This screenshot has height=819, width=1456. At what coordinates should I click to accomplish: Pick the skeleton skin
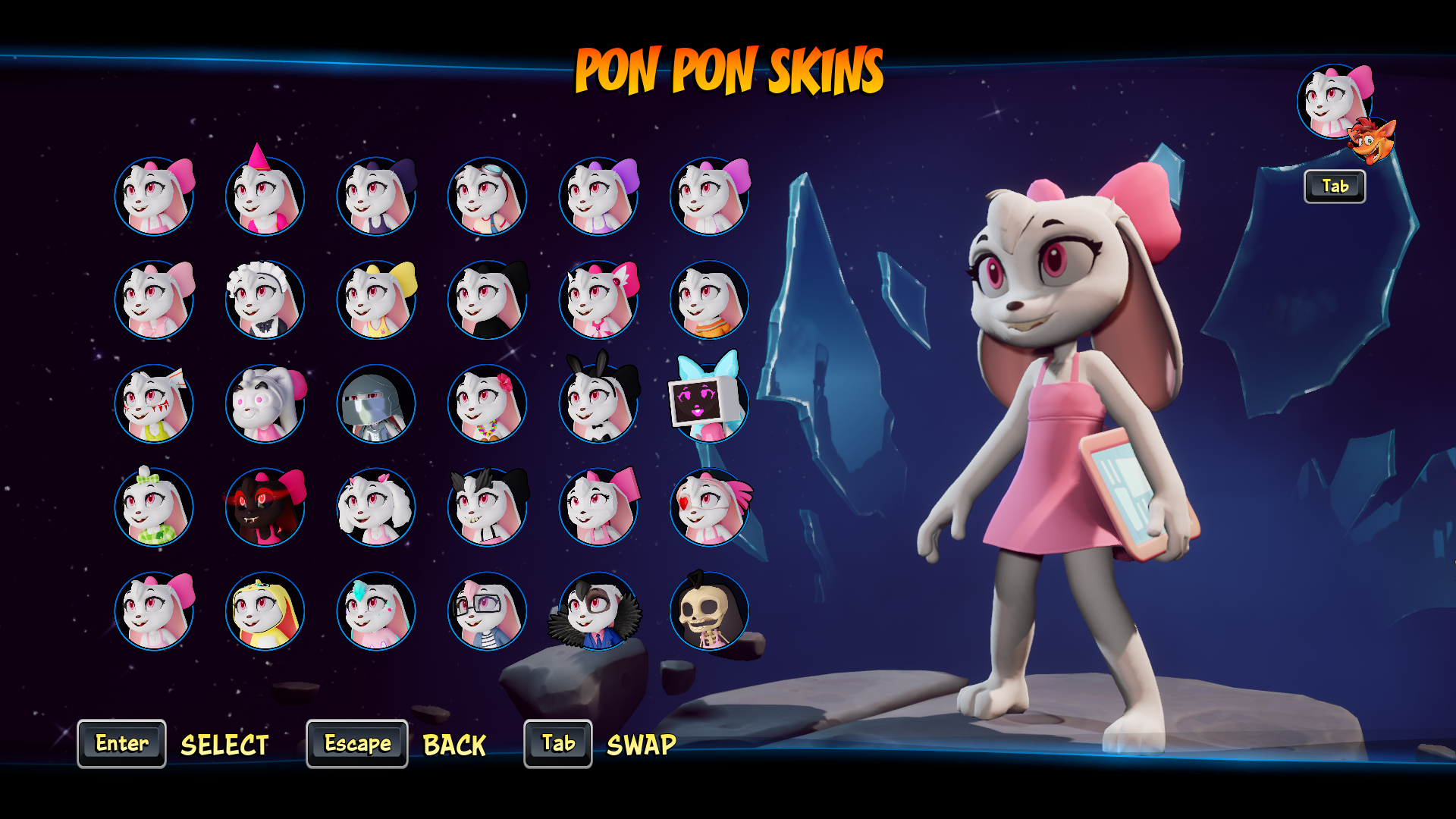point(709,610)
